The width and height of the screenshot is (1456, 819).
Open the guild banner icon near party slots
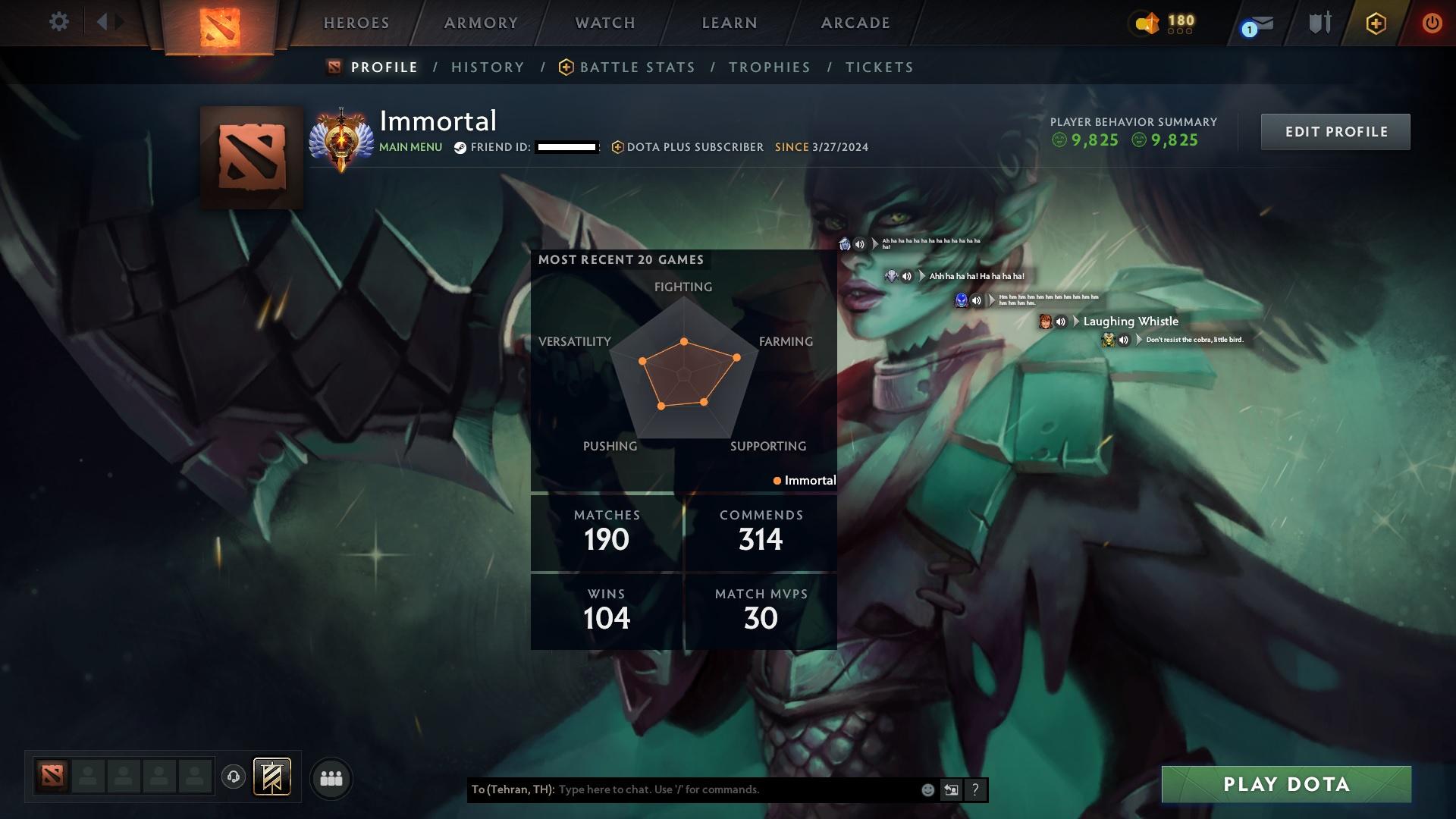[273, 777]
